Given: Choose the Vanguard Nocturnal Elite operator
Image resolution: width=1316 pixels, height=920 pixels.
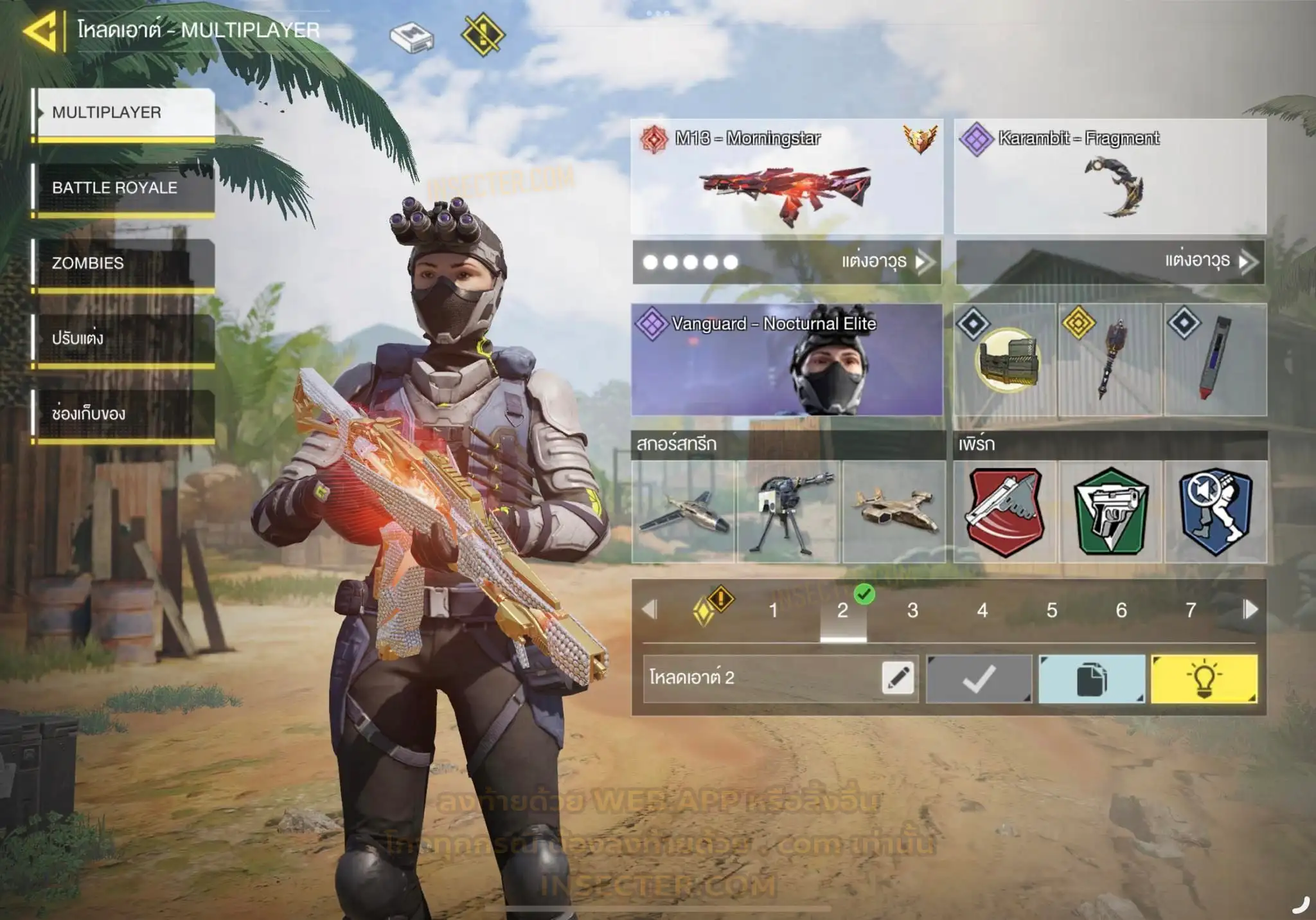Looking at the screenshot, I should click(x=787, y=360).
